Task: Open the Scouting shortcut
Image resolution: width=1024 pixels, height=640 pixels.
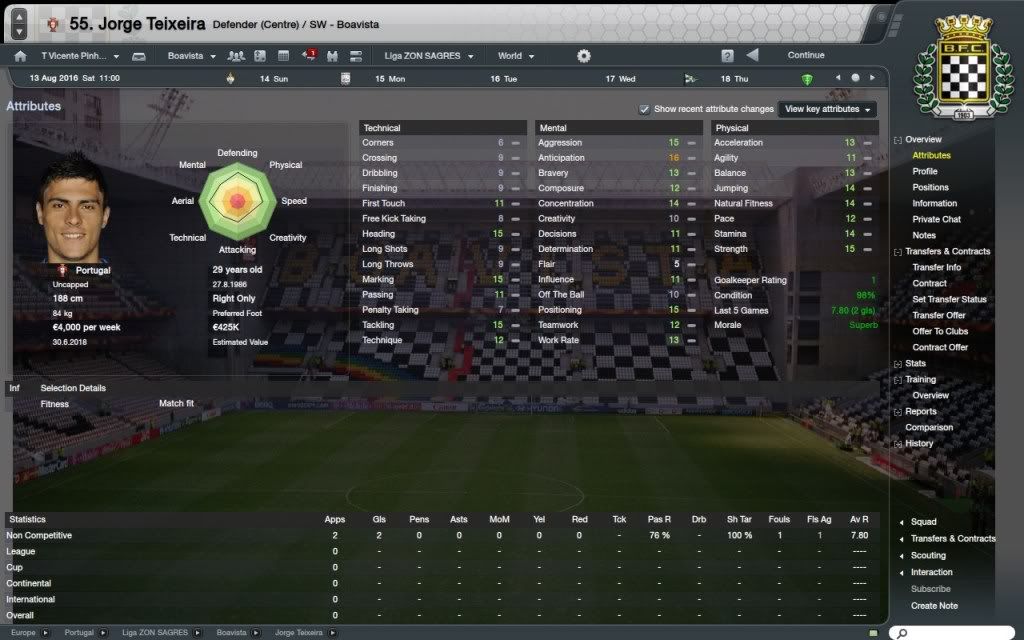Action: 928,555
